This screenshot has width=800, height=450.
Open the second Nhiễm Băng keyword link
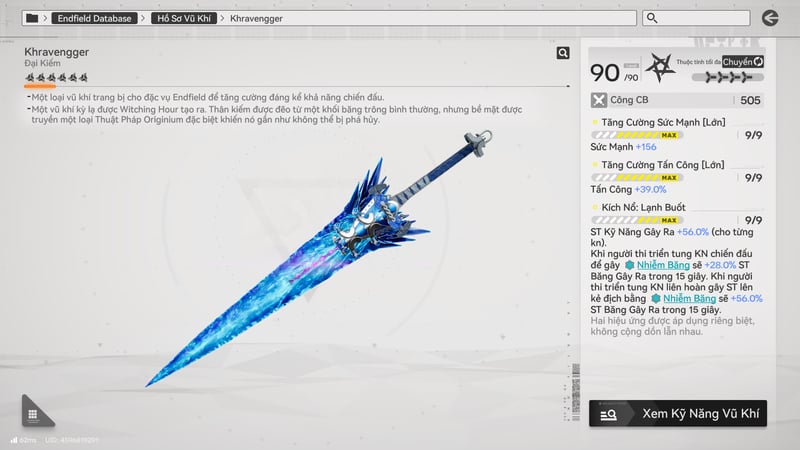pos(689,298)
